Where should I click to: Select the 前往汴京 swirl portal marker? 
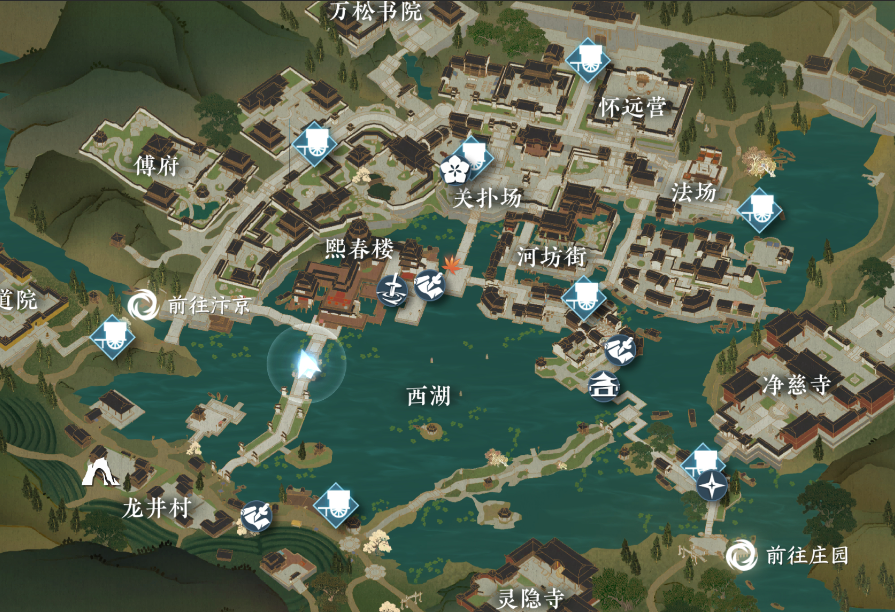[x=142, y=303]
